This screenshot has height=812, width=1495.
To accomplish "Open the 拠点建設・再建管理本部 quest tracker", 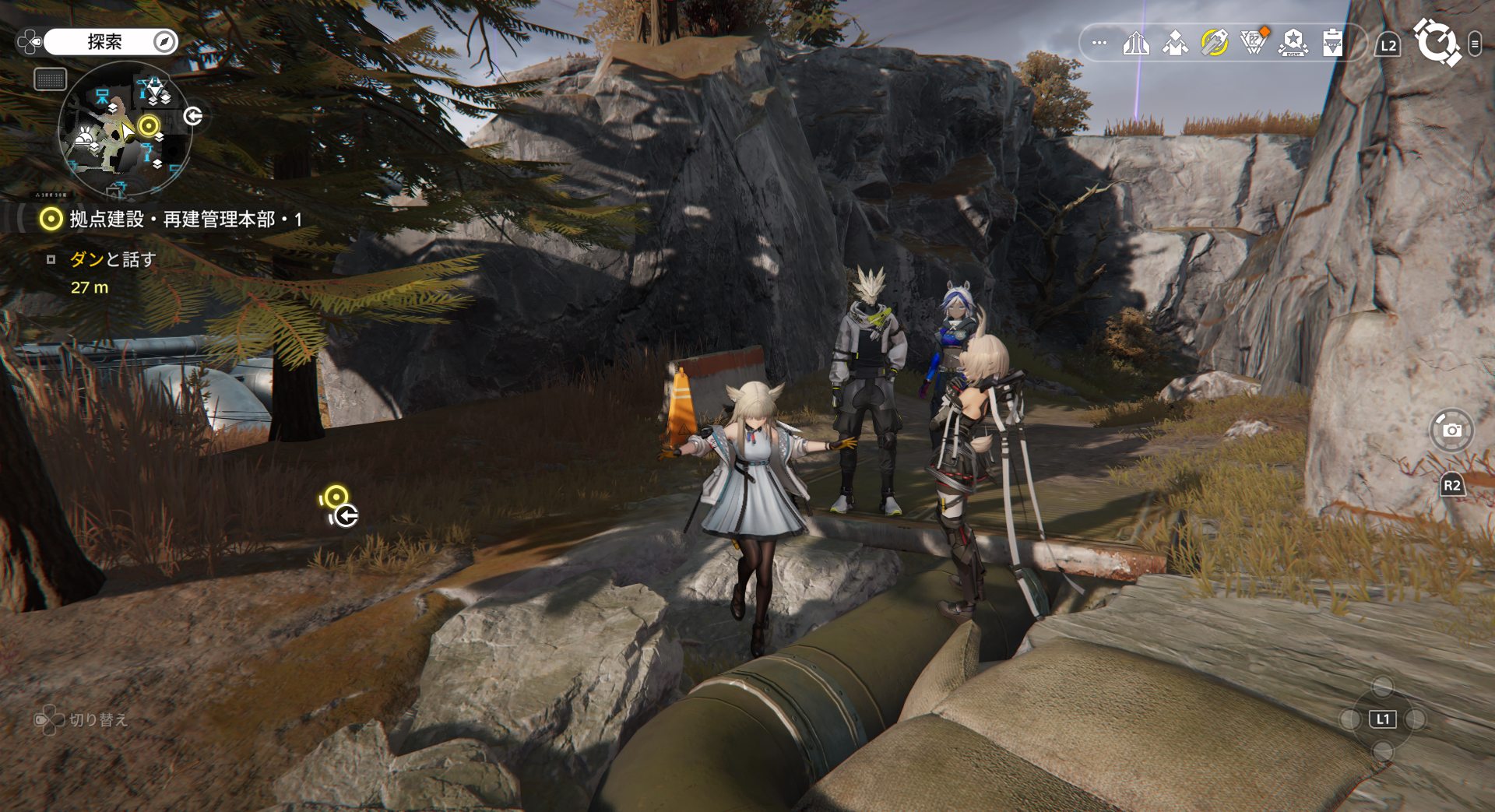I will click(x=171, y=220).
